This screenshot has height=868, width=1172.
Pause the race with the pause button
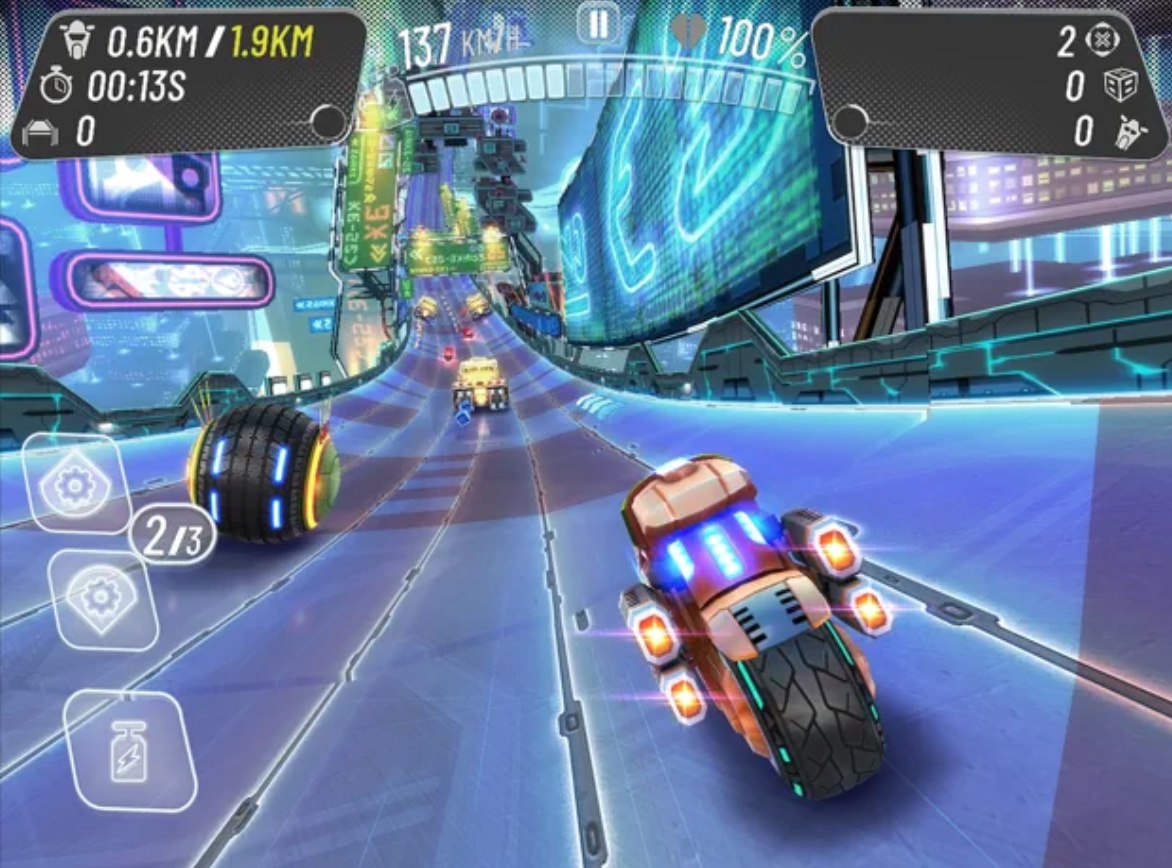click(598, 24)
